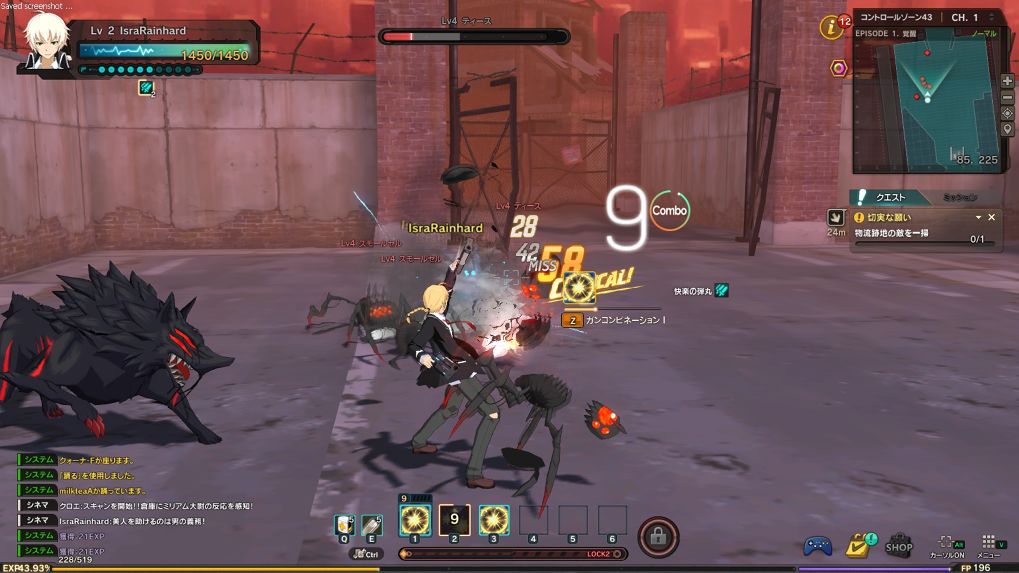Open the yellow checklist bag with alert
Image resolution: width=1019 pixels, height=573 pixels.
tap(857, 544)
